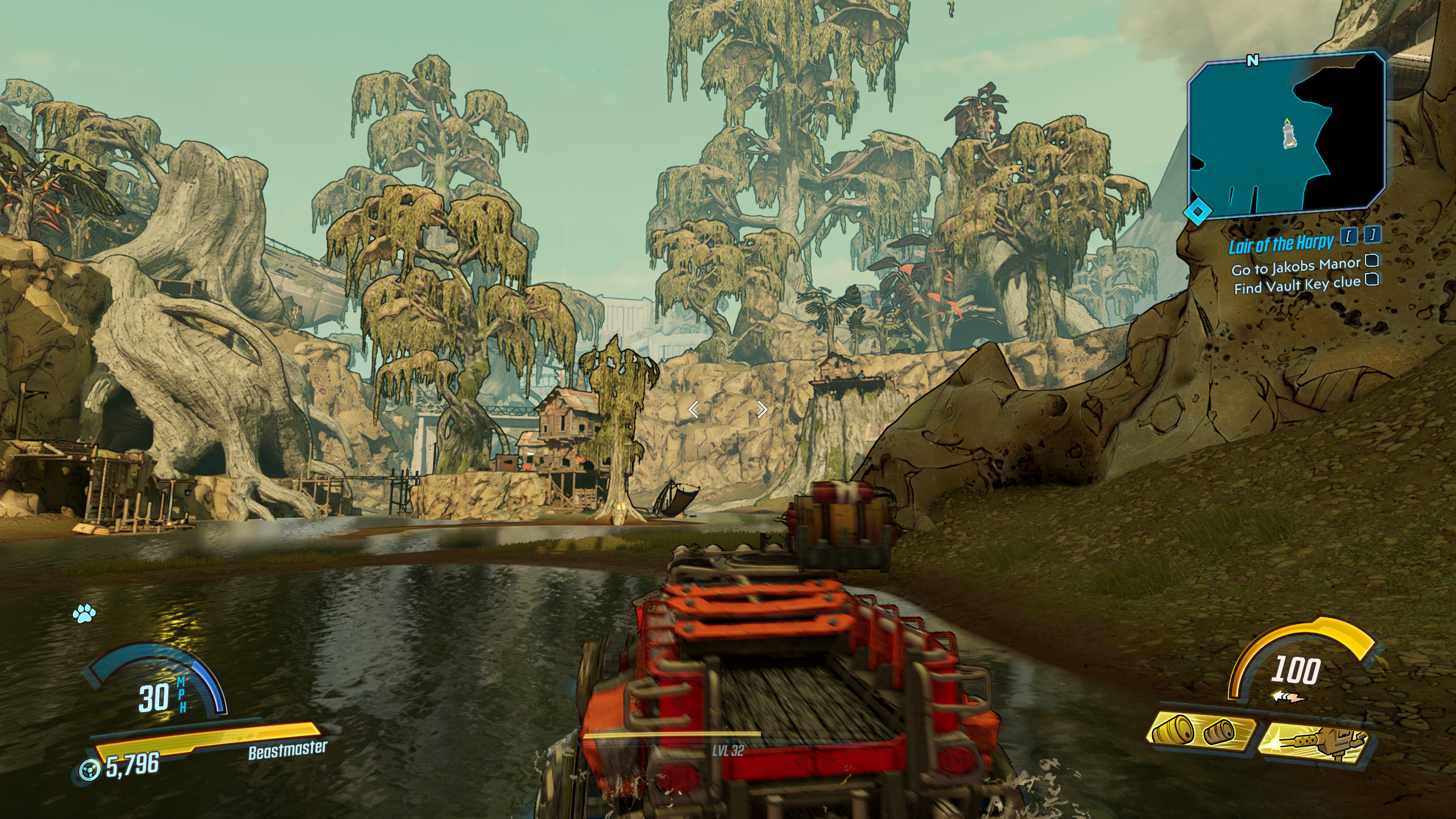Select the explosive barrels vehicle weapon icon
Screen dimensions: 1456x819
[x=1201, y=731]
